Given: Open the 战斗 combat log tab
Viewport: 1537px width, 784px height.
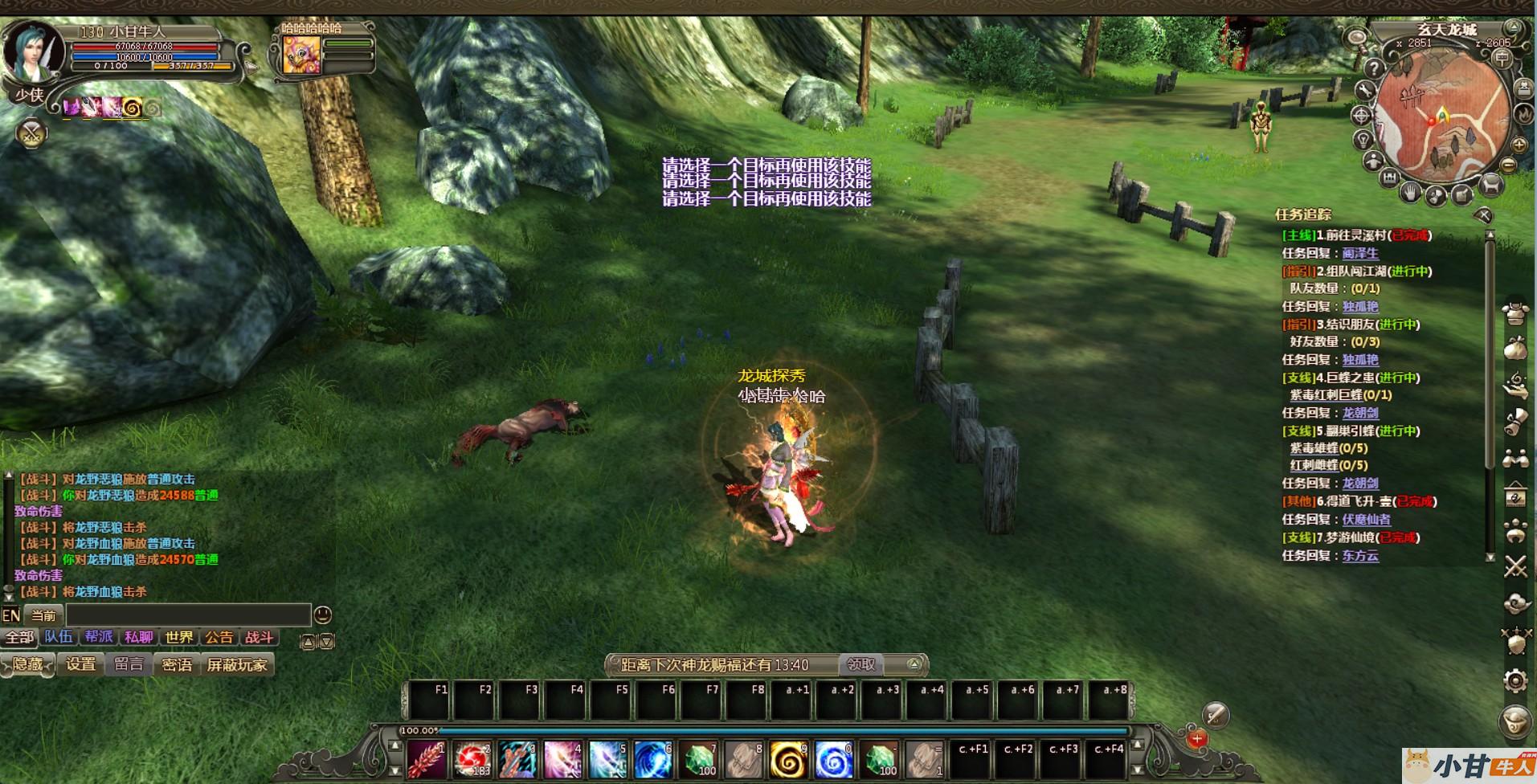Looking at the screenshot, I should [x=259, y=638].
